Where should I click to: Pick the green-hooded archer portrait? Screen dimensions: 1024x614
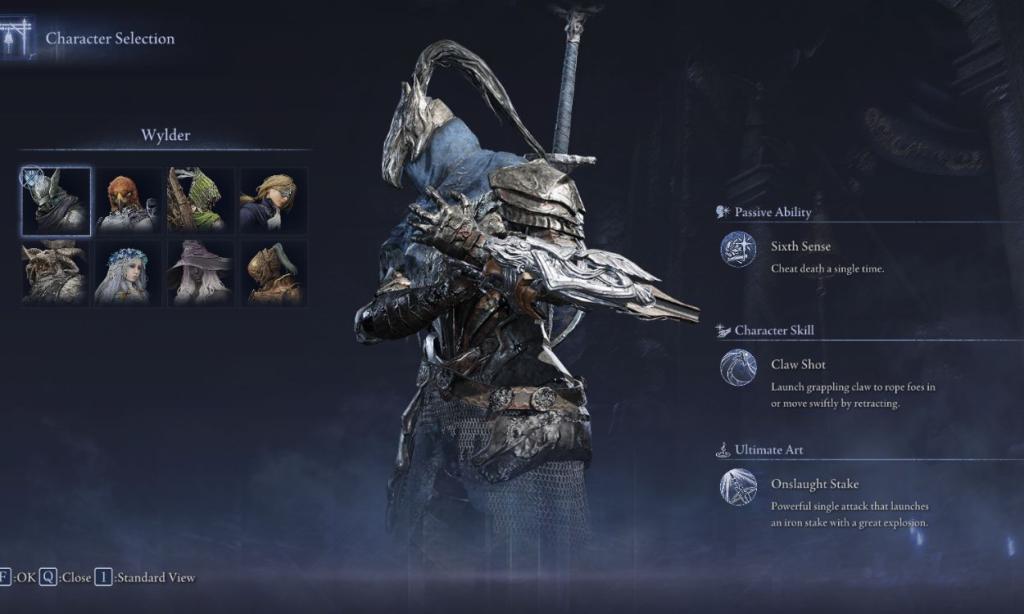200,201
